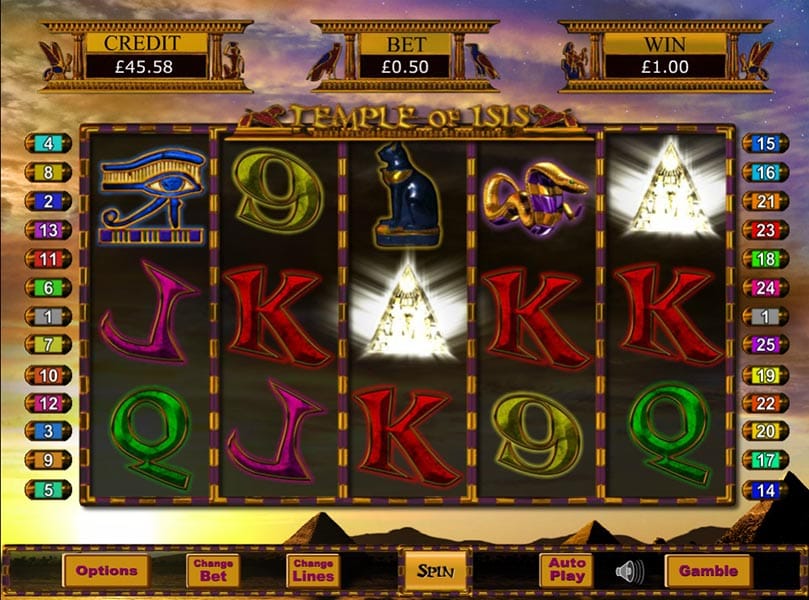The image size is (809, 600).
Task: Click payline marker 24
Action: coord(765,287)
